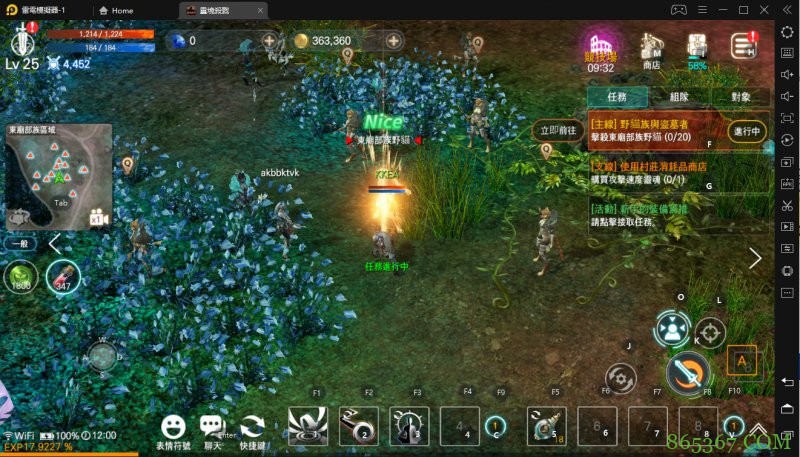Trigger the main sword attack button

coord(689,373)
